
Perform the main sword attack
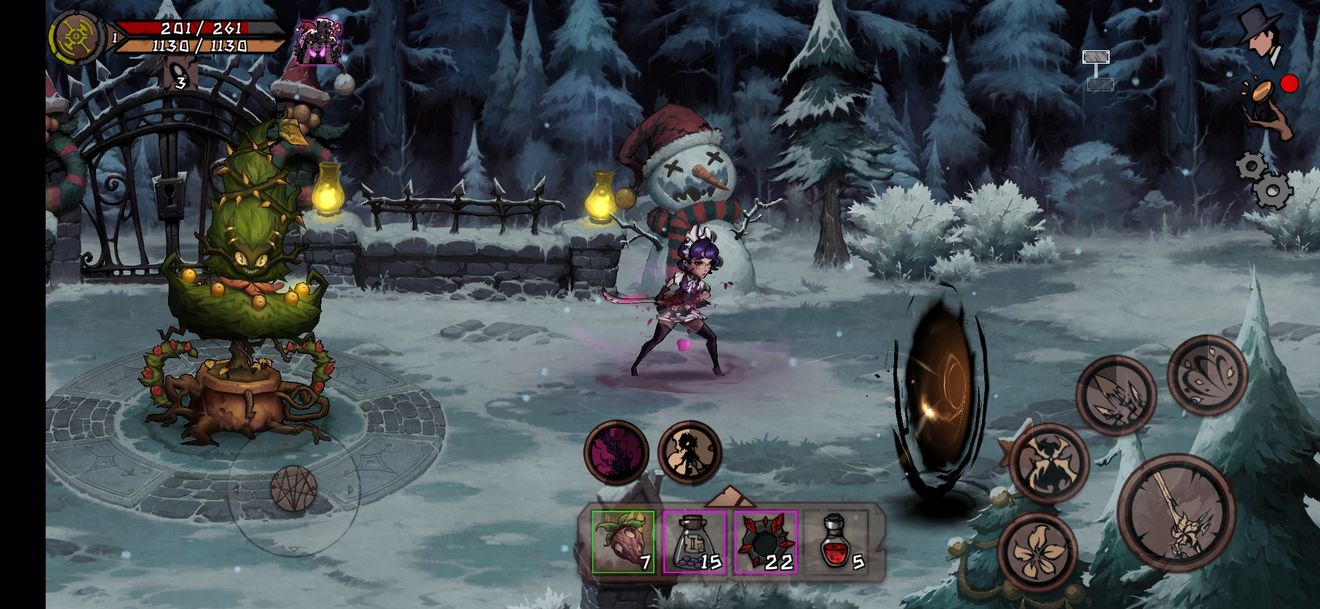click(1176, 513)
